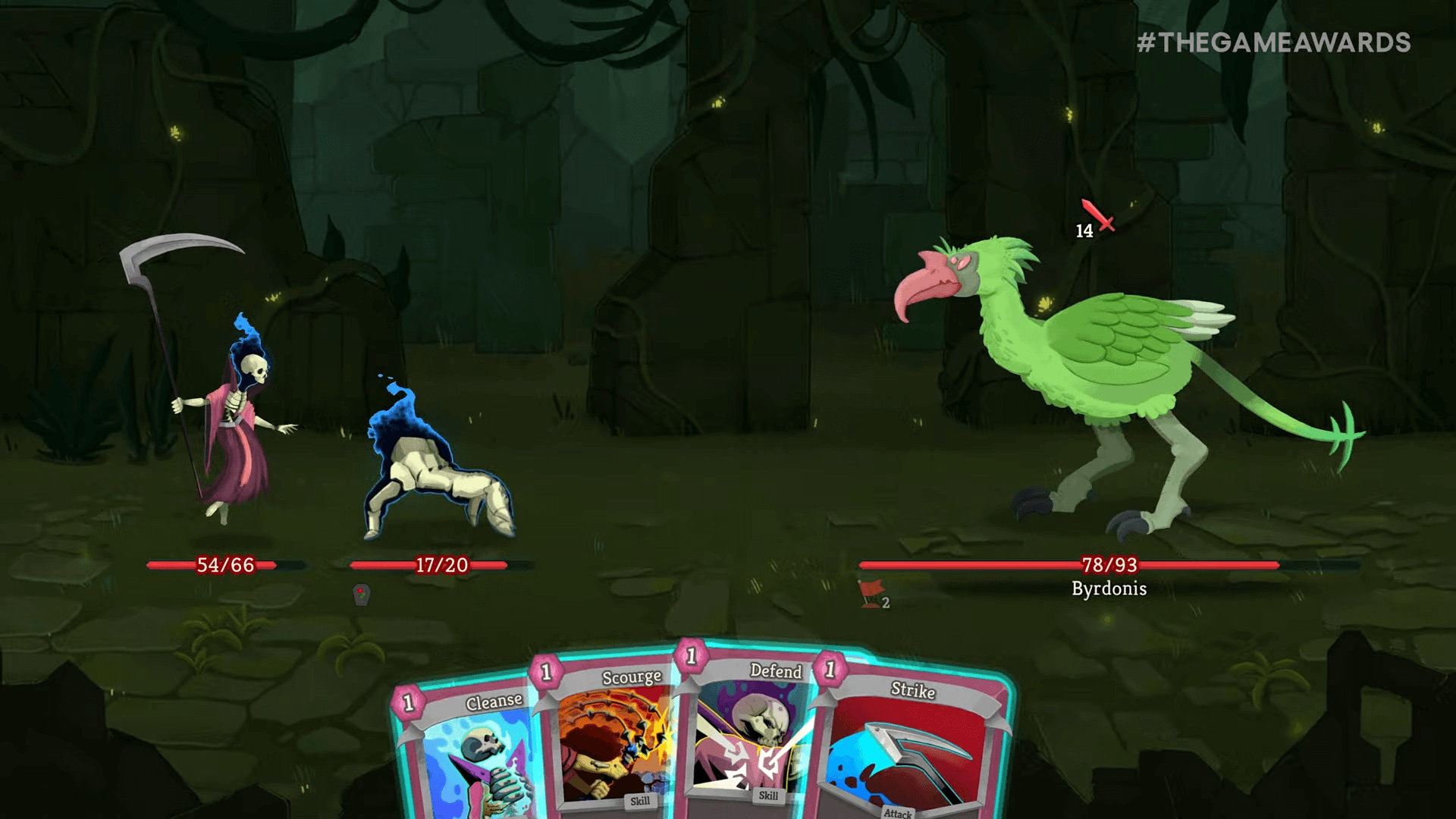Click the reaper character's 54/66 health bar
This screenshot has height=819, width=1456.
click(224, 564)
